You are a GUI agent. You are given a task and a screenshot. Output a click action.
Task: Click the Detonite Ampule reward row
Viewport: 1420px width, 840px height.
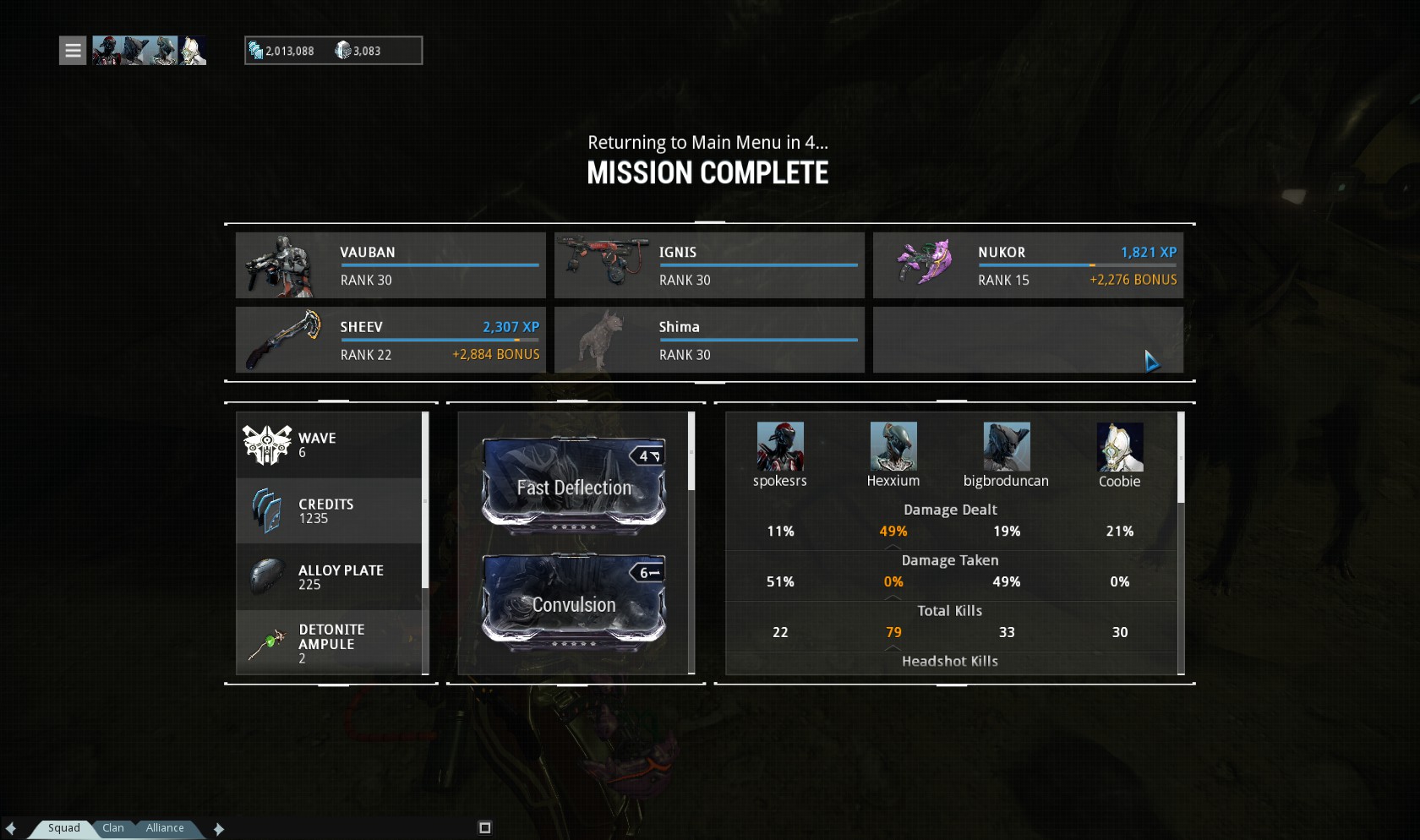pos(330,642)
